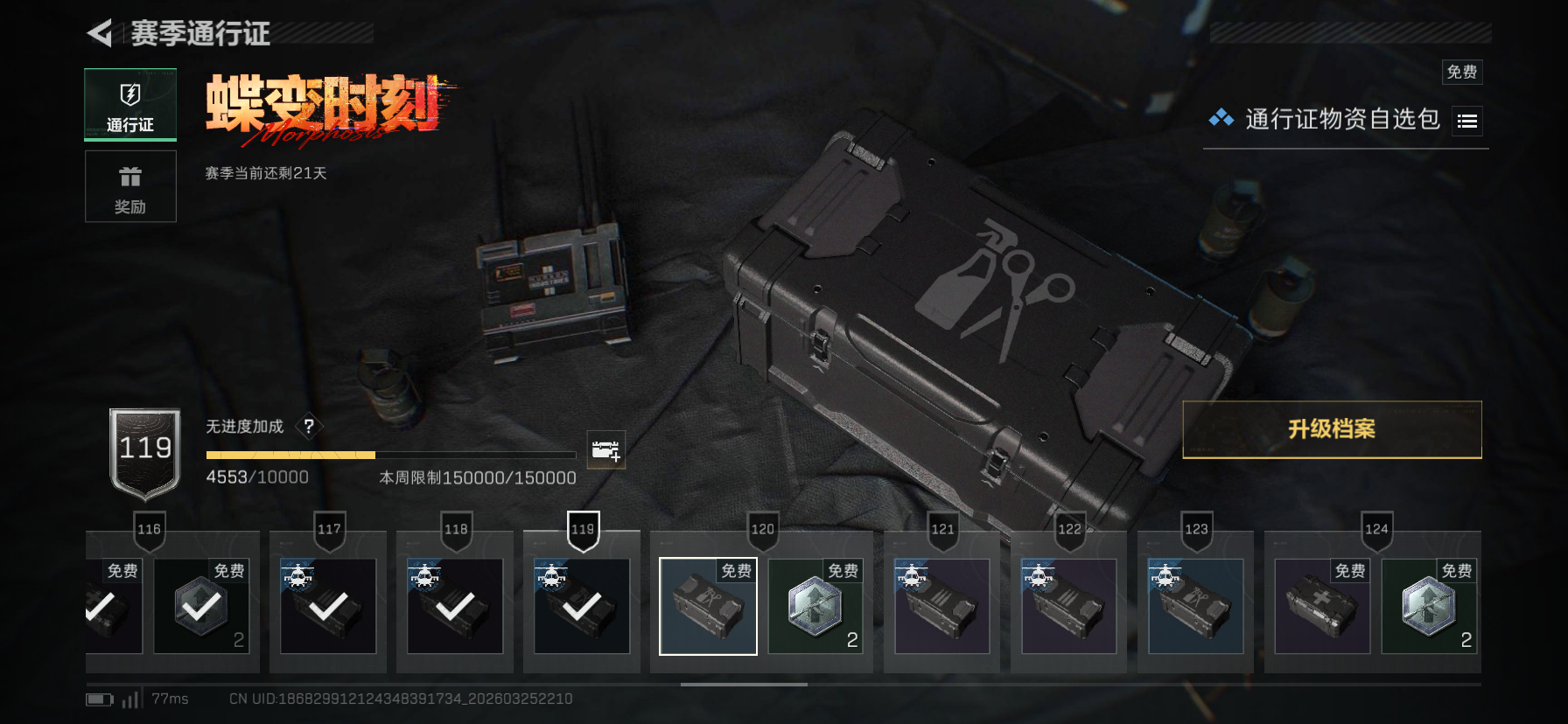
Task: View the claimed level 118 reward tile
Action: 455,606
